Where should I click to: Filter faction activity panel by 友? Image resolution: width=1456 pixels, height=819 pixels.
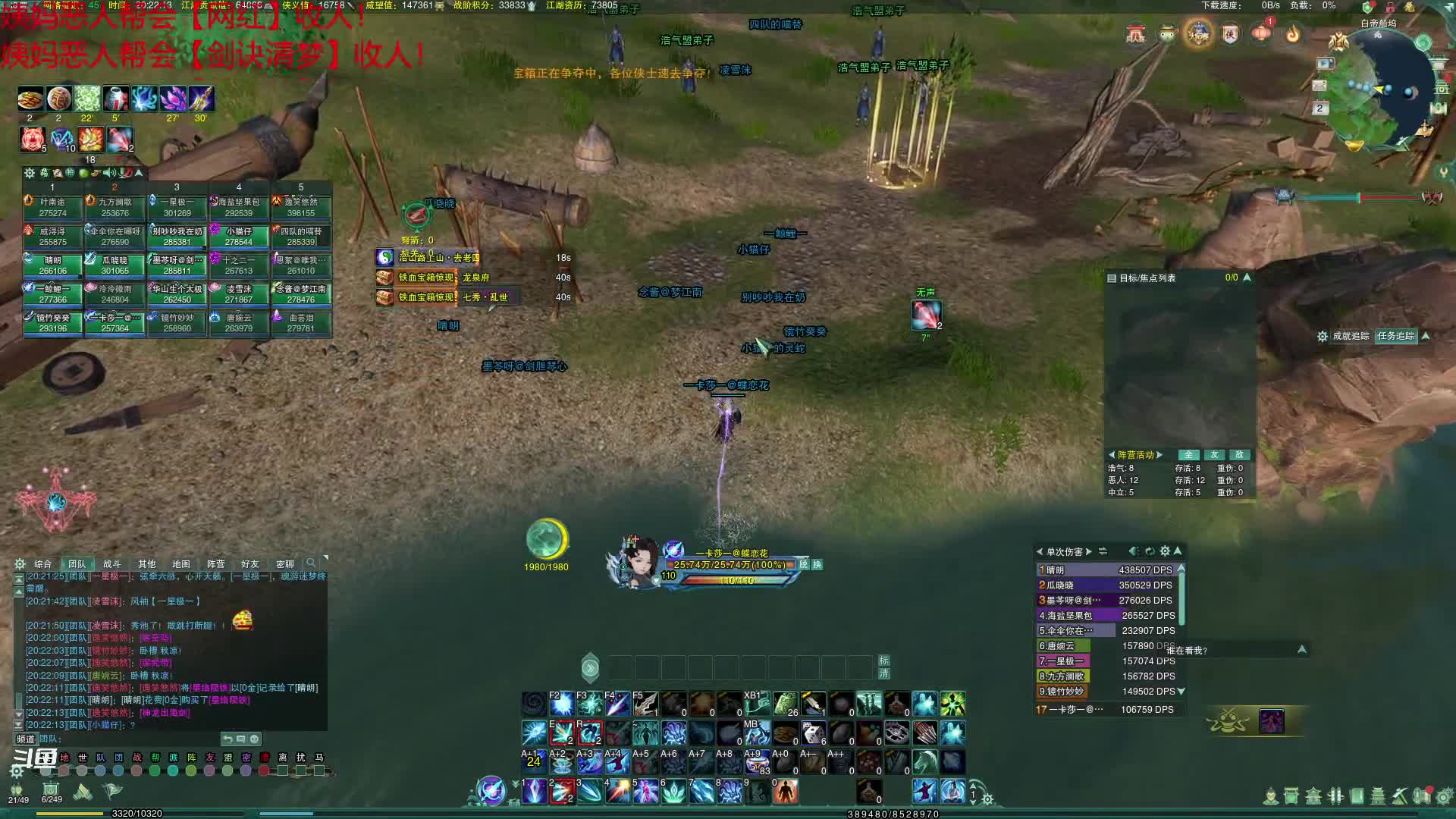(x=1214, y=455)
